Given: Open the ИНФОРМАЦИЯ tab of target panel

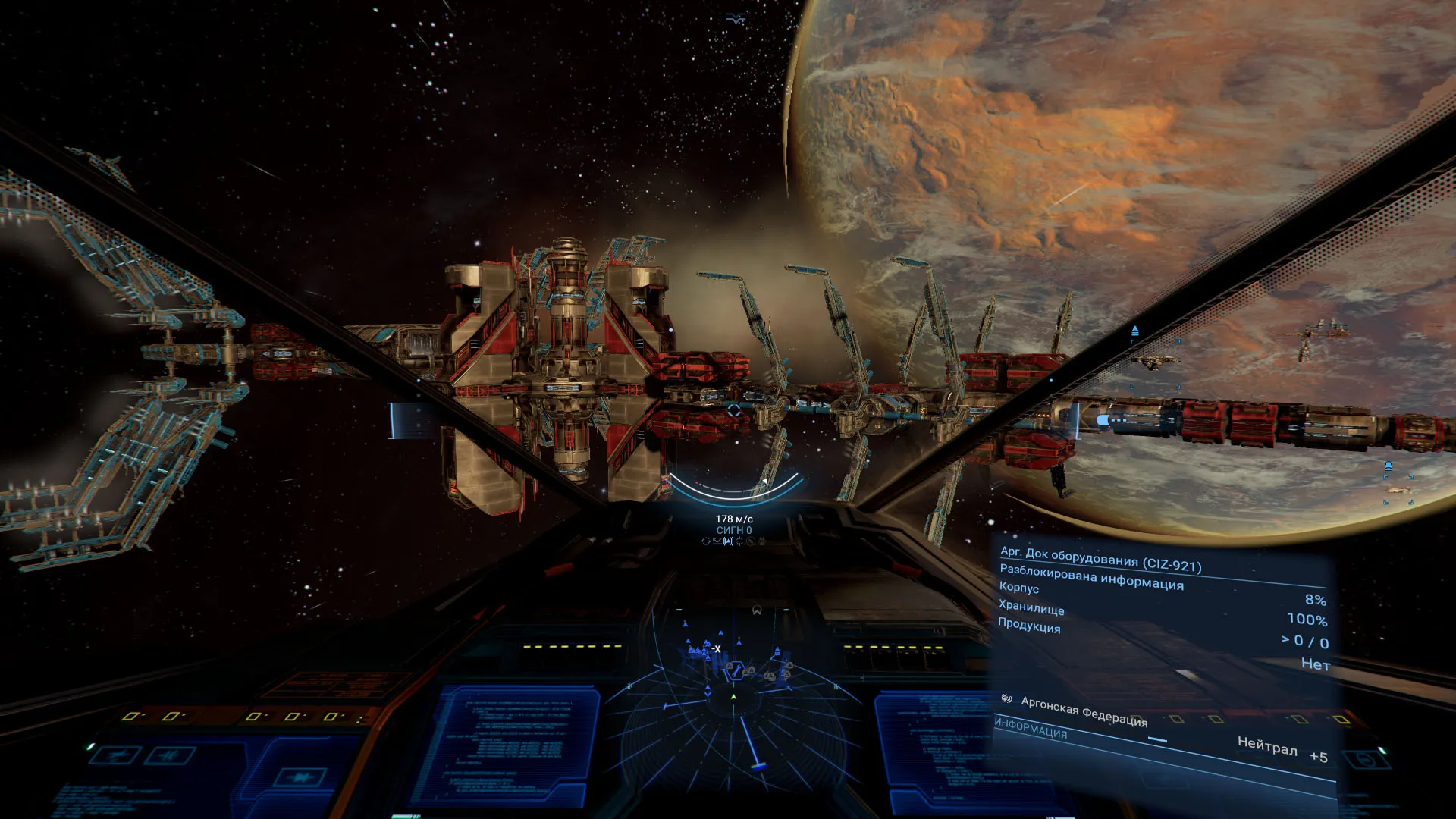Looking at the screenshot, I should [x=1031, y=729].
